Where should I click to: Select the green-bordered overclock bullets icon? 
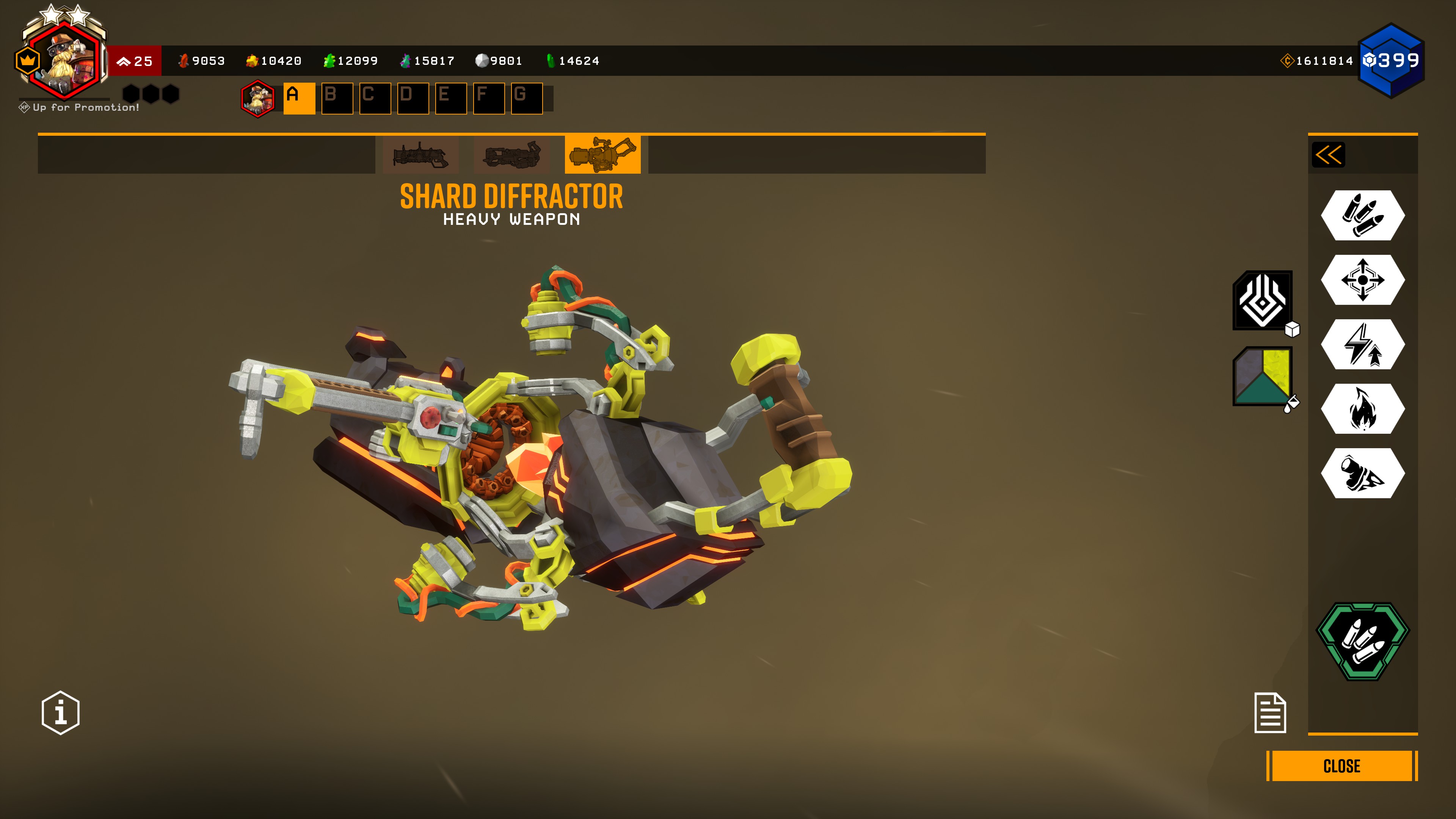click(1363, 641)
